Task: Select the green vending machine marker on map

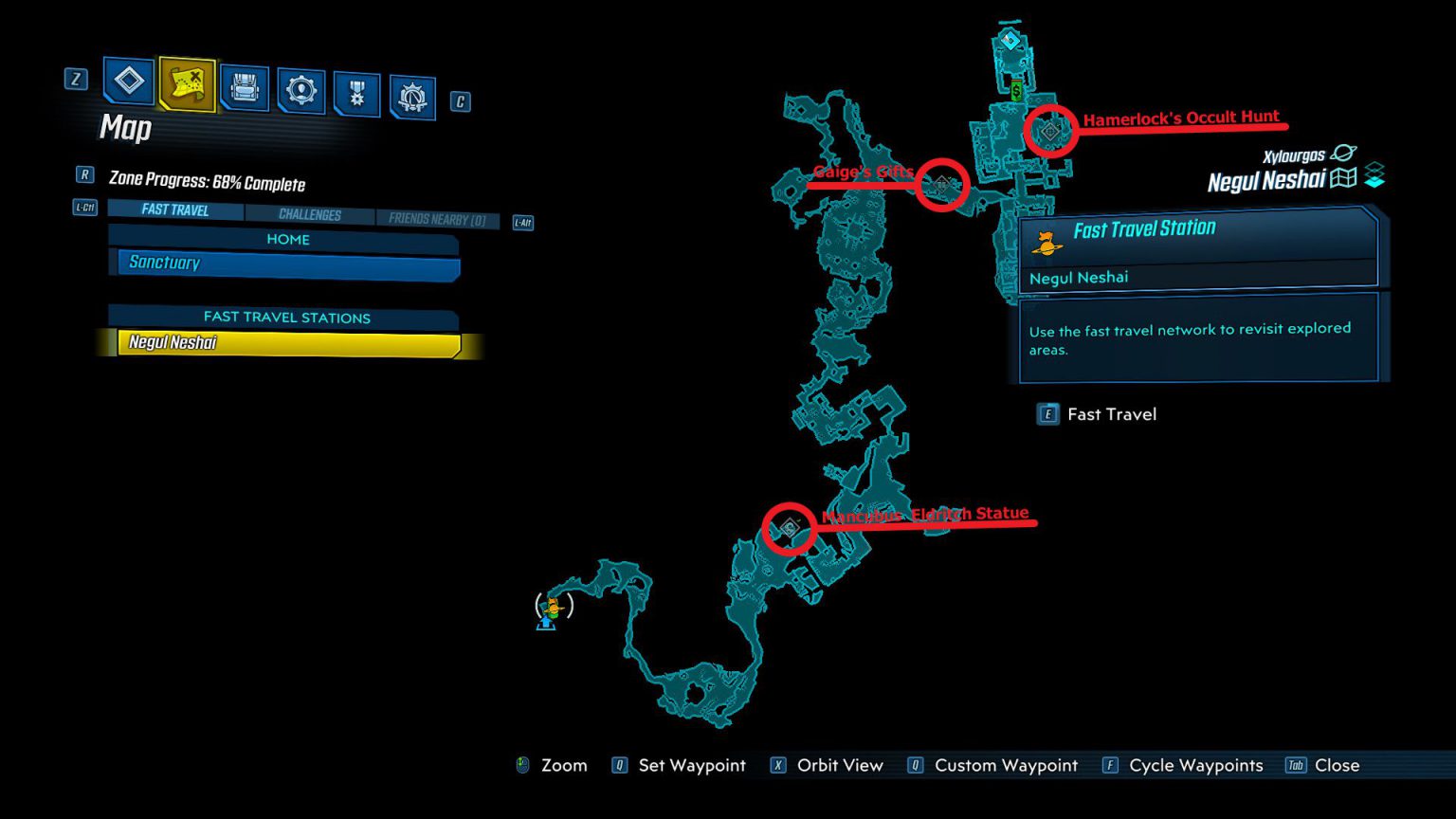Action: [x=1014, y=90]
